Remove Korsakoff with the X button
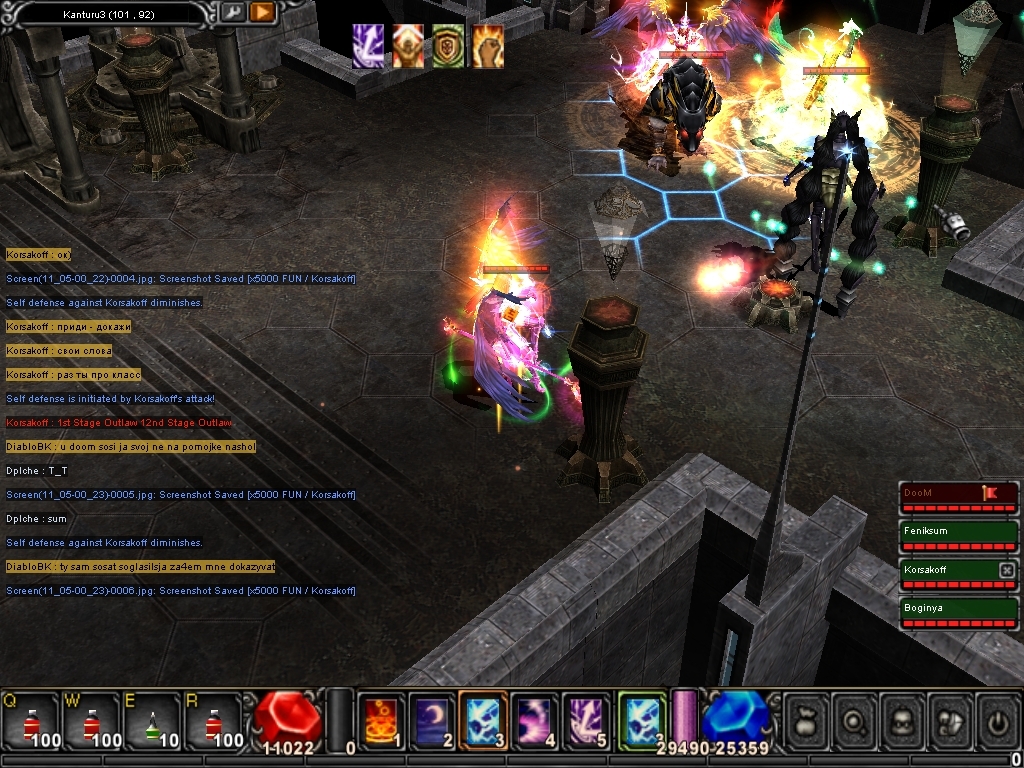Image resolution: width=1024 pixels, height=768 pixels. (1007, 569)
